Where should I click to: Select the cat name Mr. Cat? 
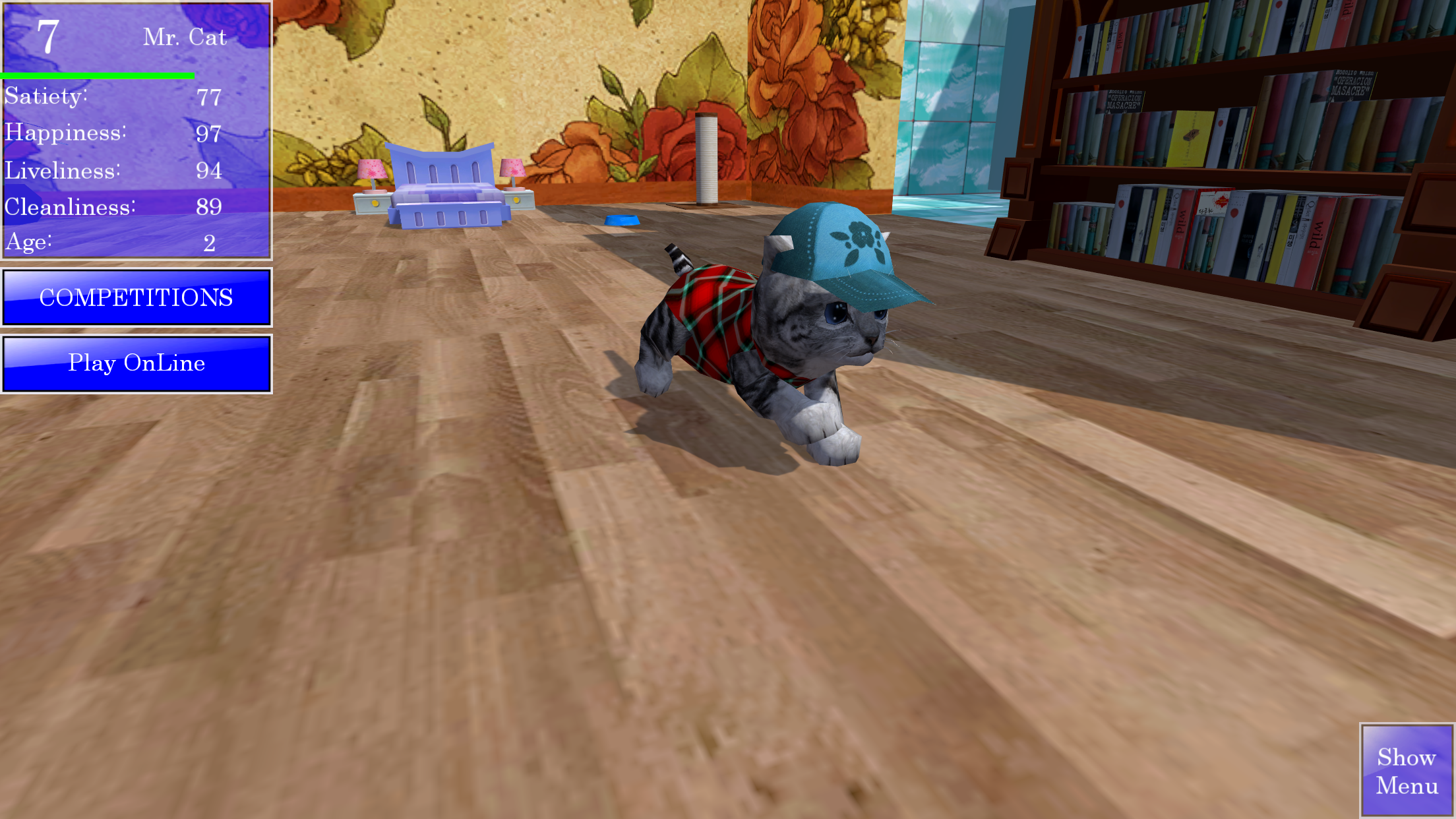[x=185, y=38]
